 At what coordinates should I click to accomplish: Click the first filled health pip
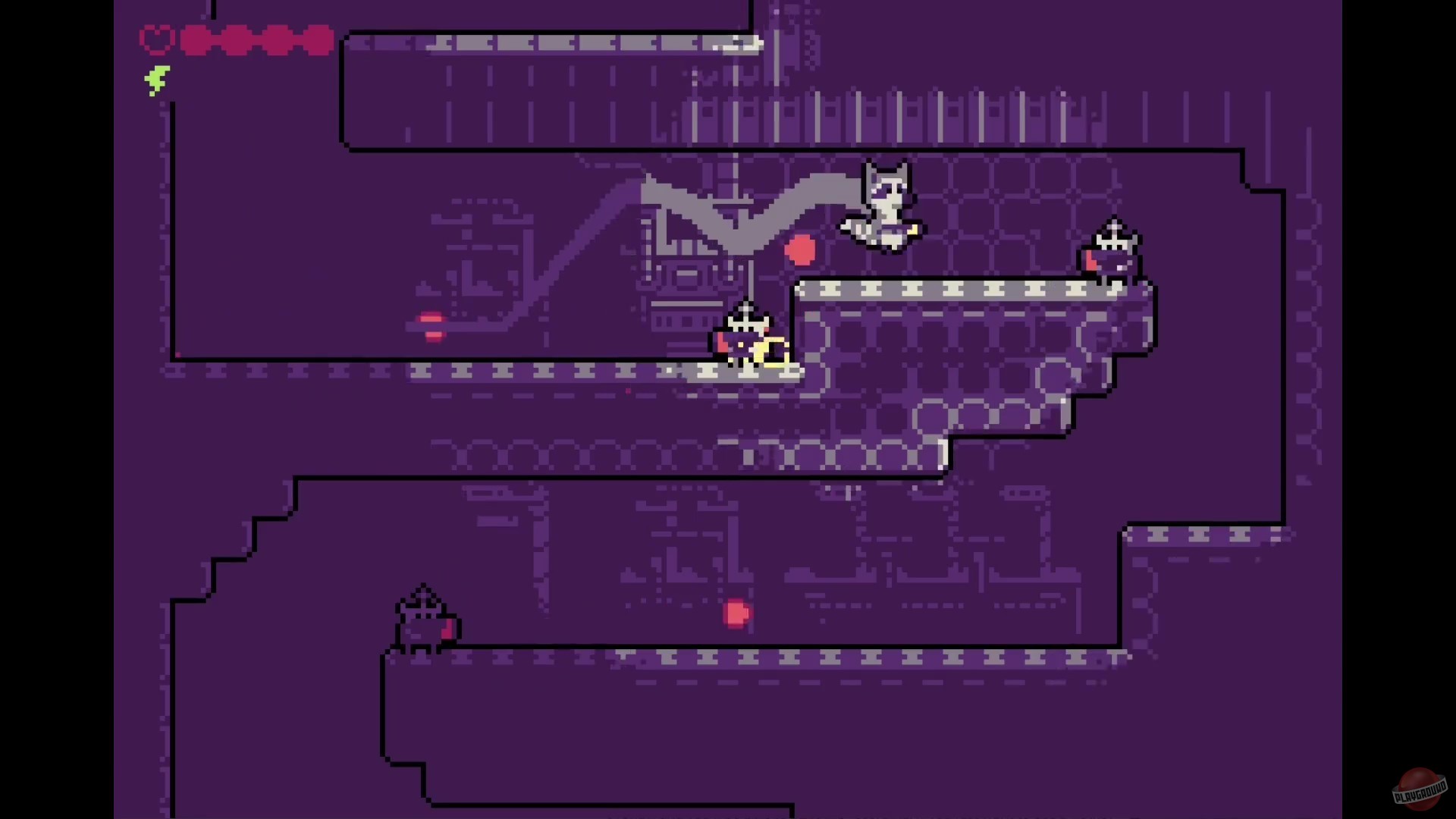point(197,40)
